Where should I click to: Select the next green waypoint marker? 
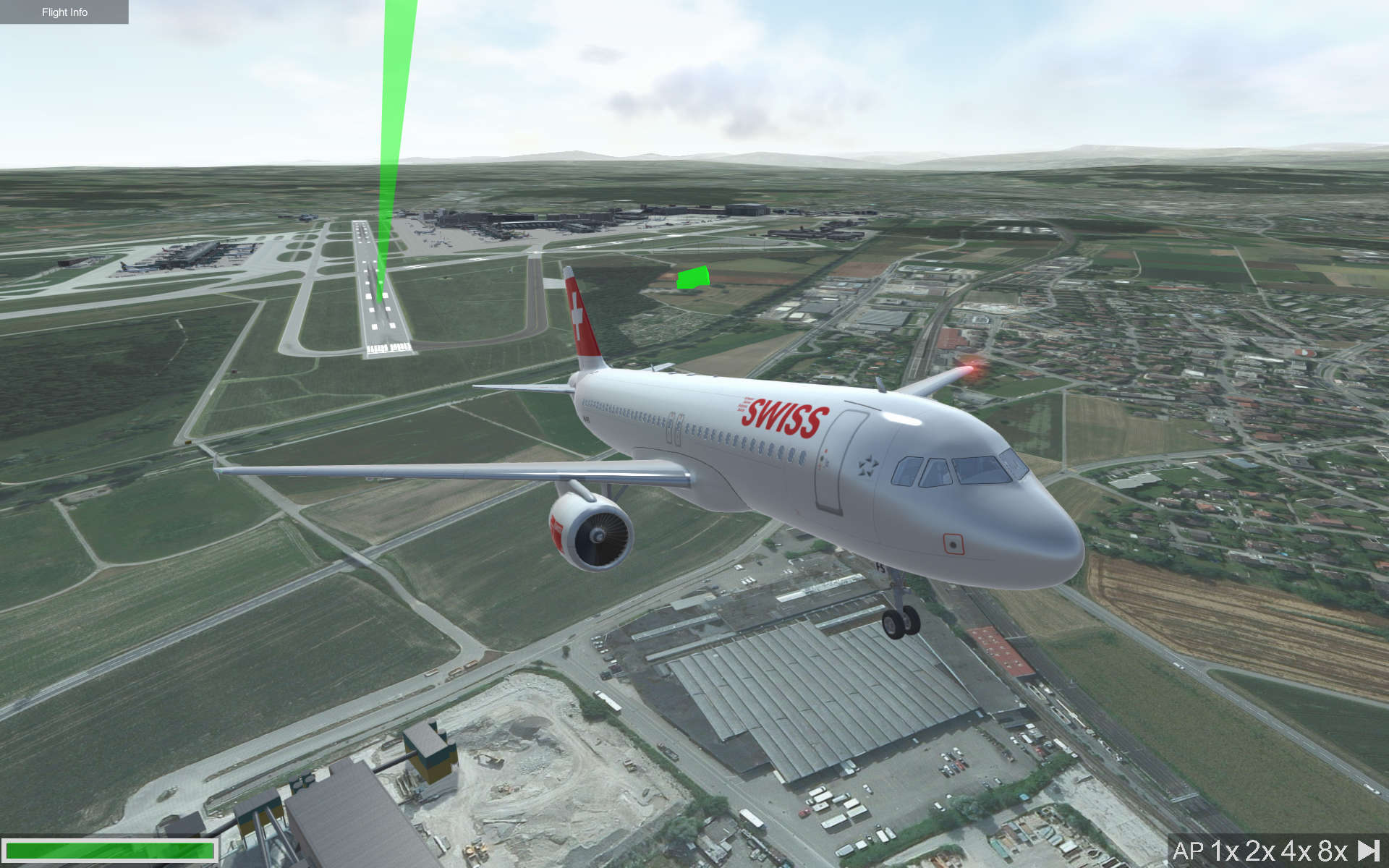(x=692, y=277)
